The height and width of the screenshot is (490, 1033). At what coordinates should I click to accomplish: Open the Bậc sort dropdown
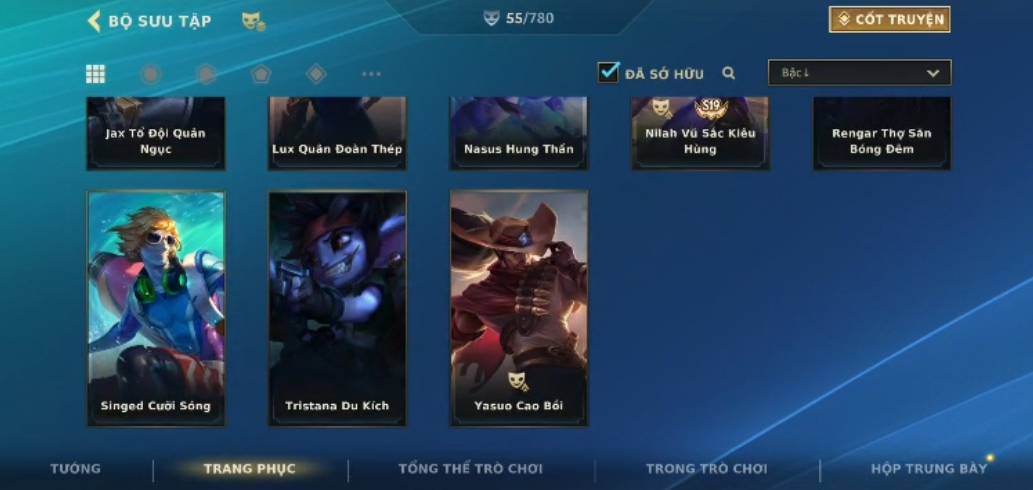click(x=859, y=73)
